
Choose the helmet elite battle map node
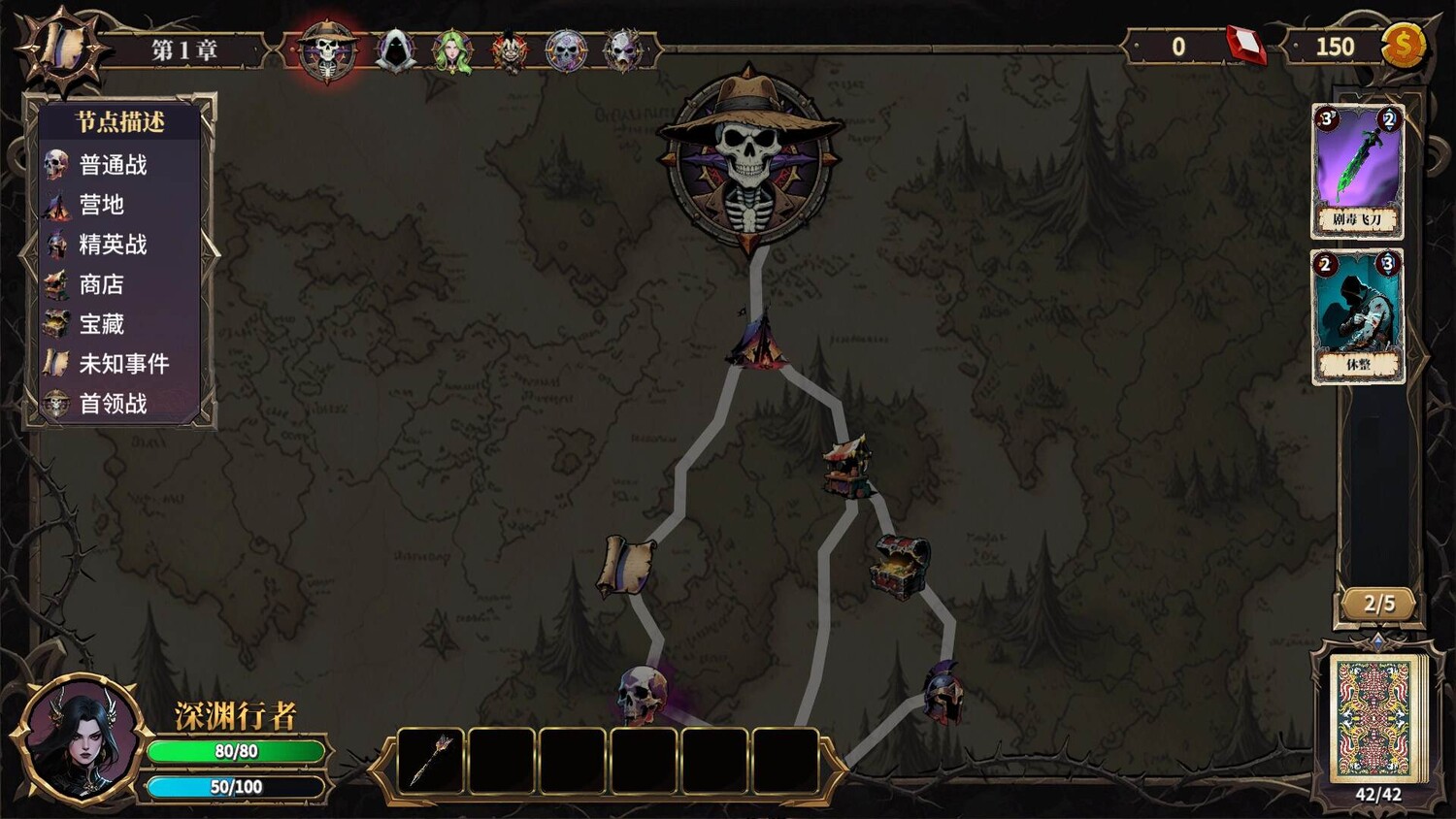[x=942, y=692]
